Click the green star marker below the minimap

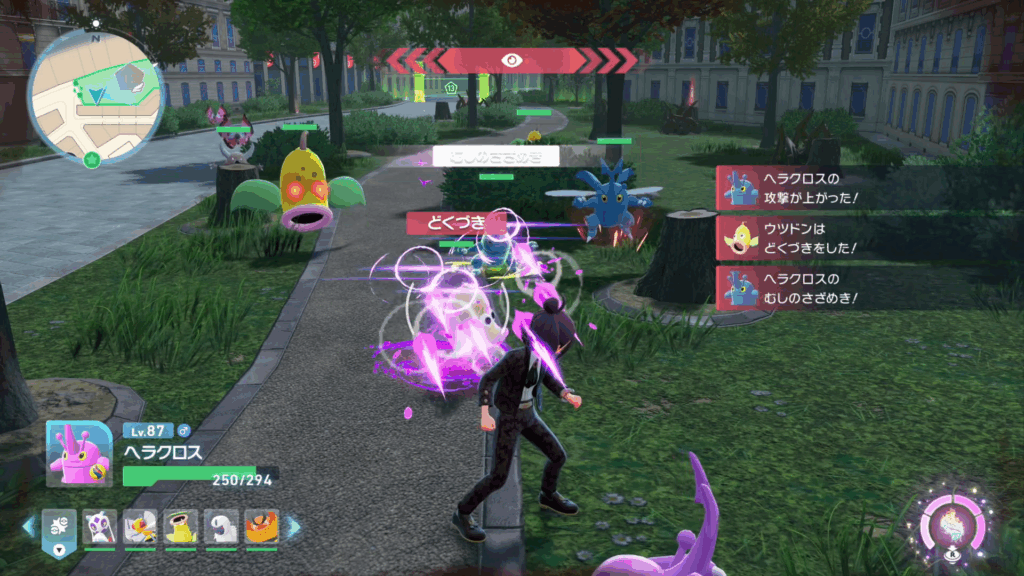[x=92, y=158]
